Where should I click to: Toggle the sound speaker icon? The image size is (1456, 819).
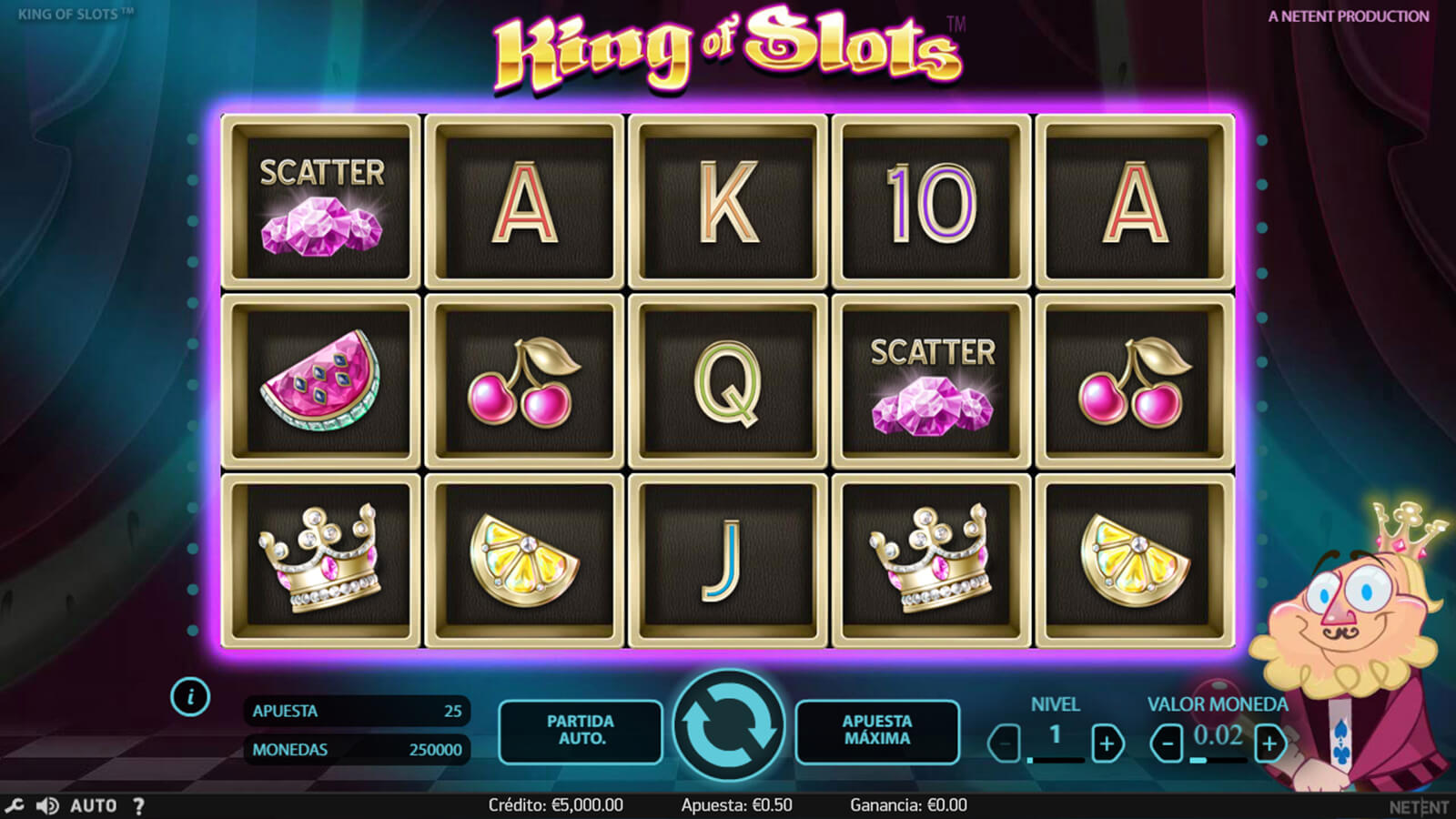(47, 805)
